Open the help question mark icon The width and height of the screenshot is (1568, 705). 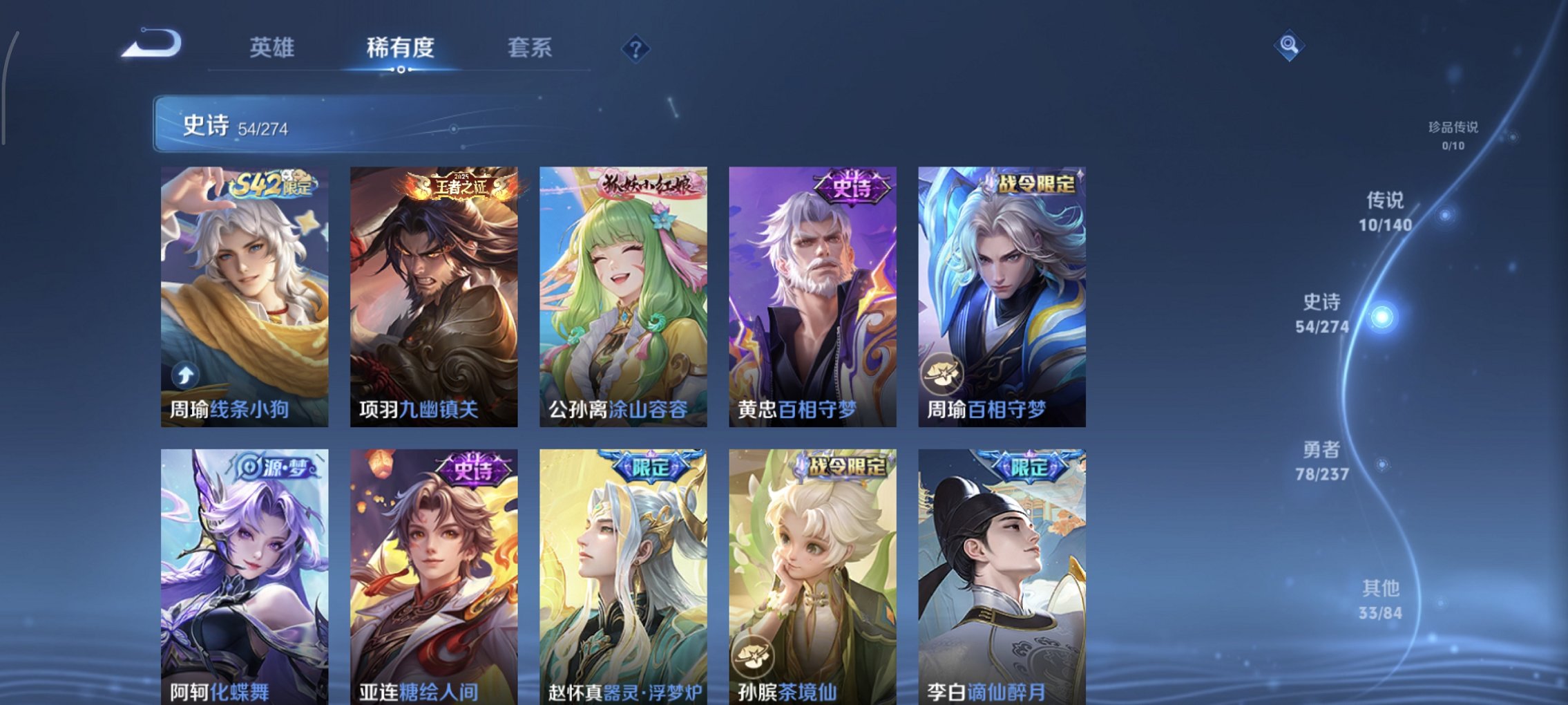coord(637,47)
